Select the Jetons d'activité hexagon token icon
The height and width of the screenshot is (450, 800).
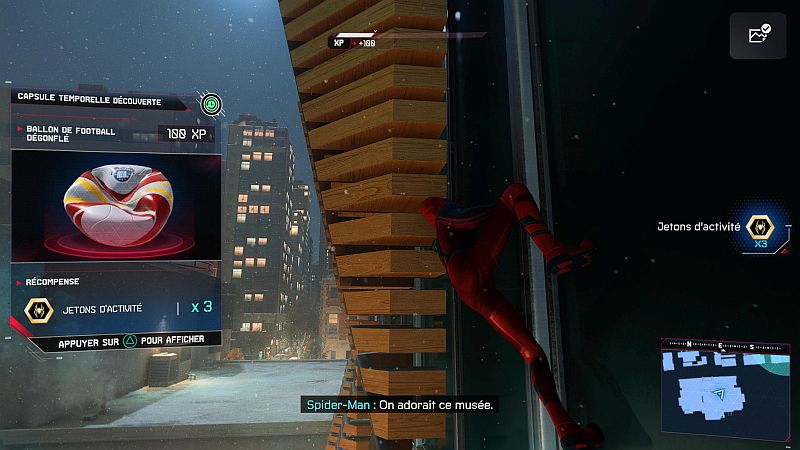pyautogui.click(x=761, y=228)
